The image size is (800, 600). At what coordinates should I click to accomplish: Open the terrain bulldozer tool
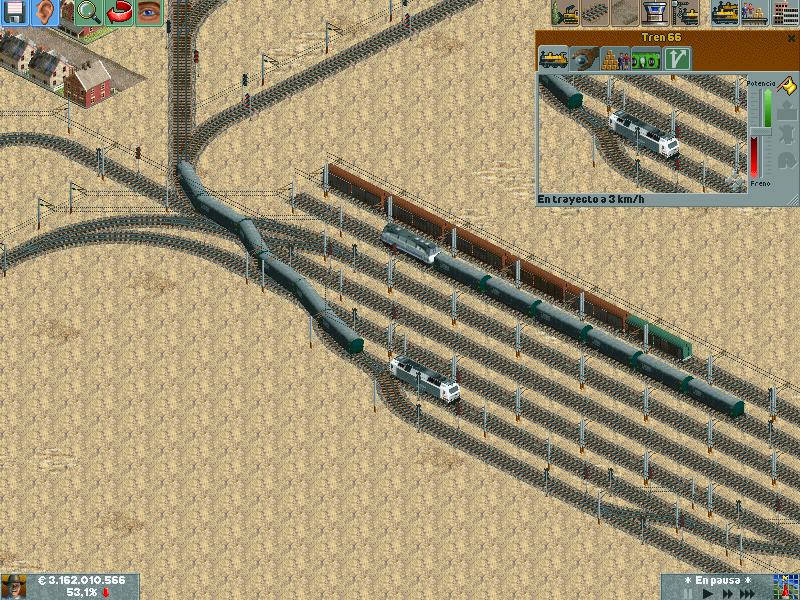[566, 13]
